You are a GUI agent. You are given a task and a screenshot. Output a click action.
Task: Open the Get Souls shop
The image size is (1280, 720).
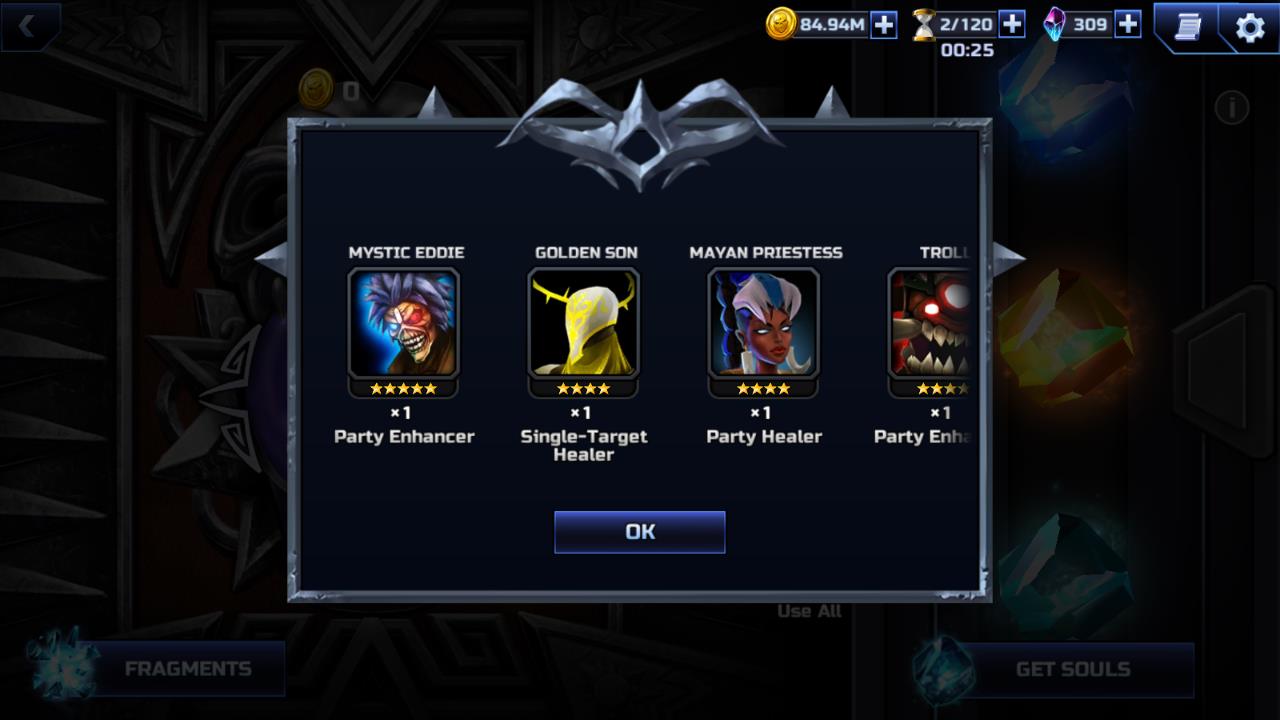1072,669
